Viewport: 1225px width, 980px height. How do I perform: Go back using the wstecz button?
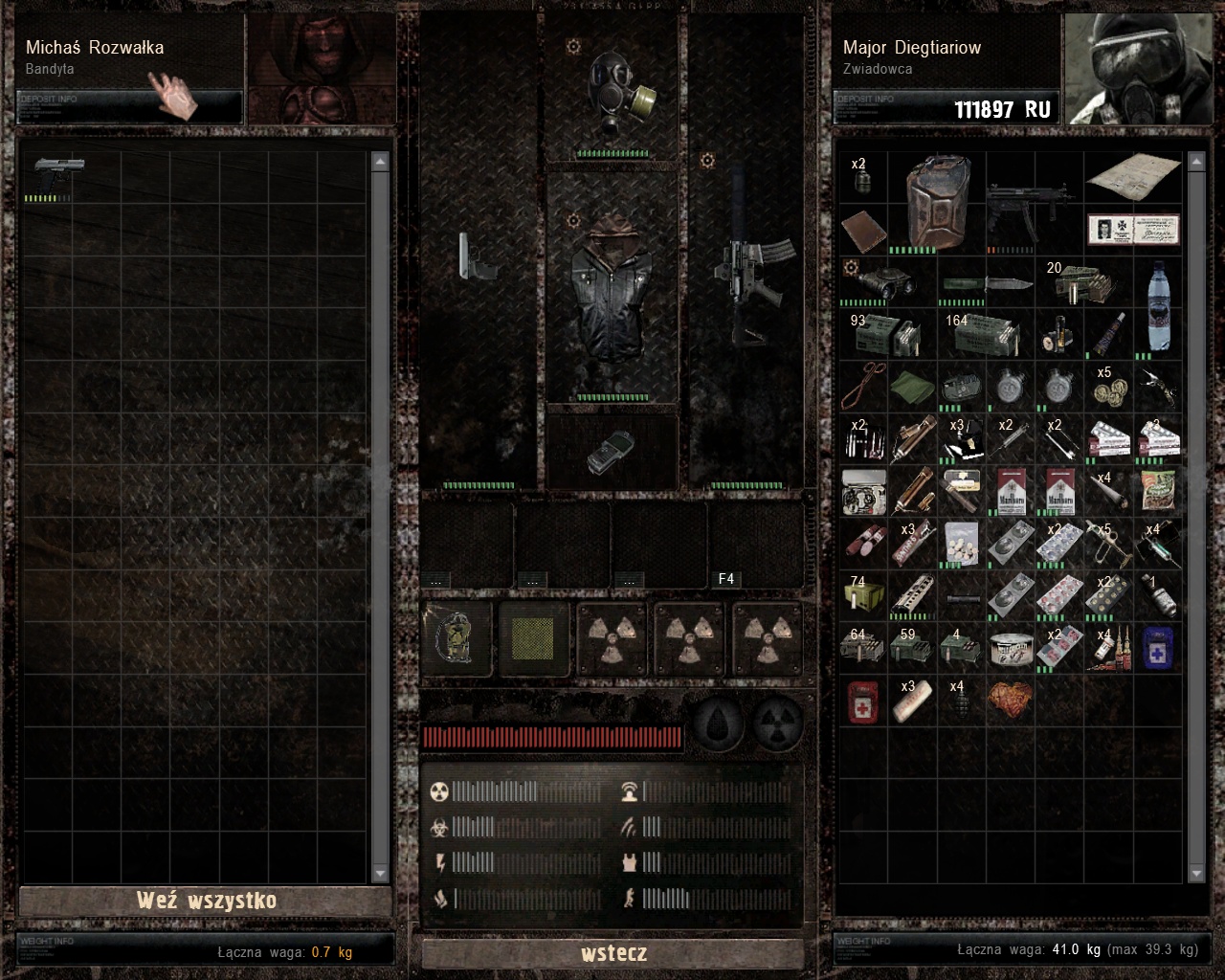coord(613,953)
